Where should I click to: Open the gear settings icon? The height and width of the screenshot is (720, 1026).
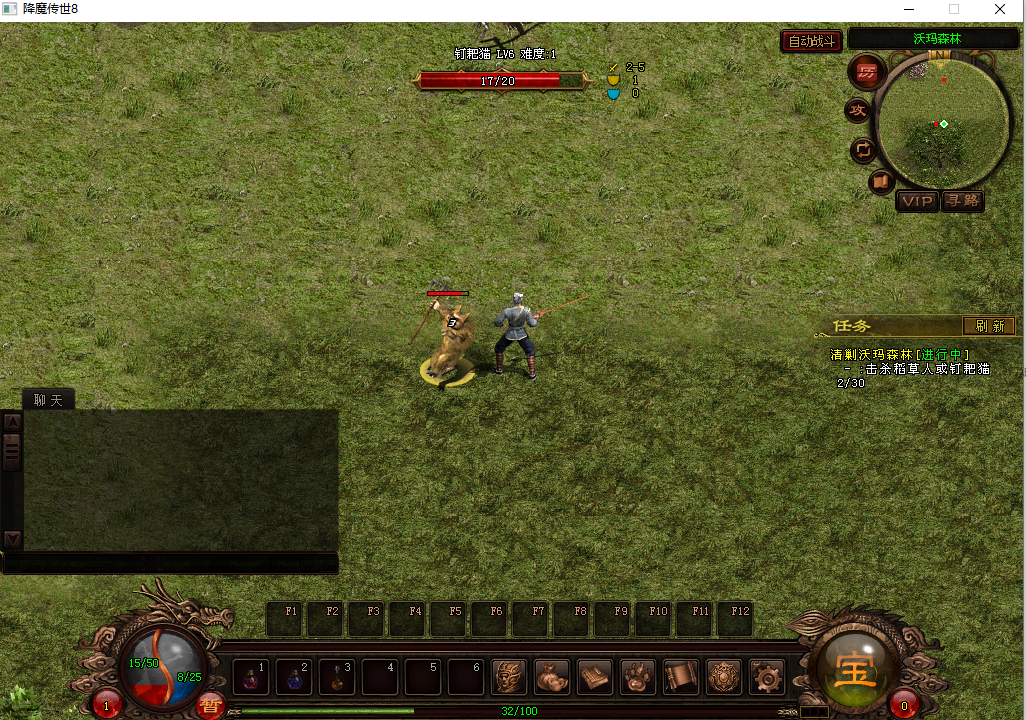(x=767, y=677)
